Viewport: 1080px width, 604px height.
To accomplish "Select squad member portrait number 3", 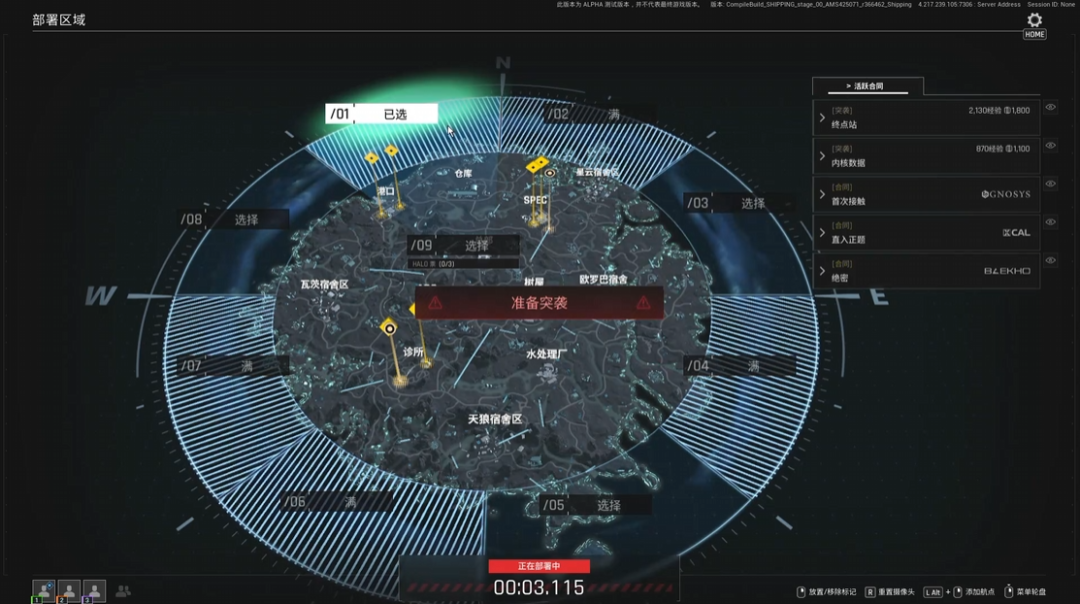I will [x=93, y=591].
